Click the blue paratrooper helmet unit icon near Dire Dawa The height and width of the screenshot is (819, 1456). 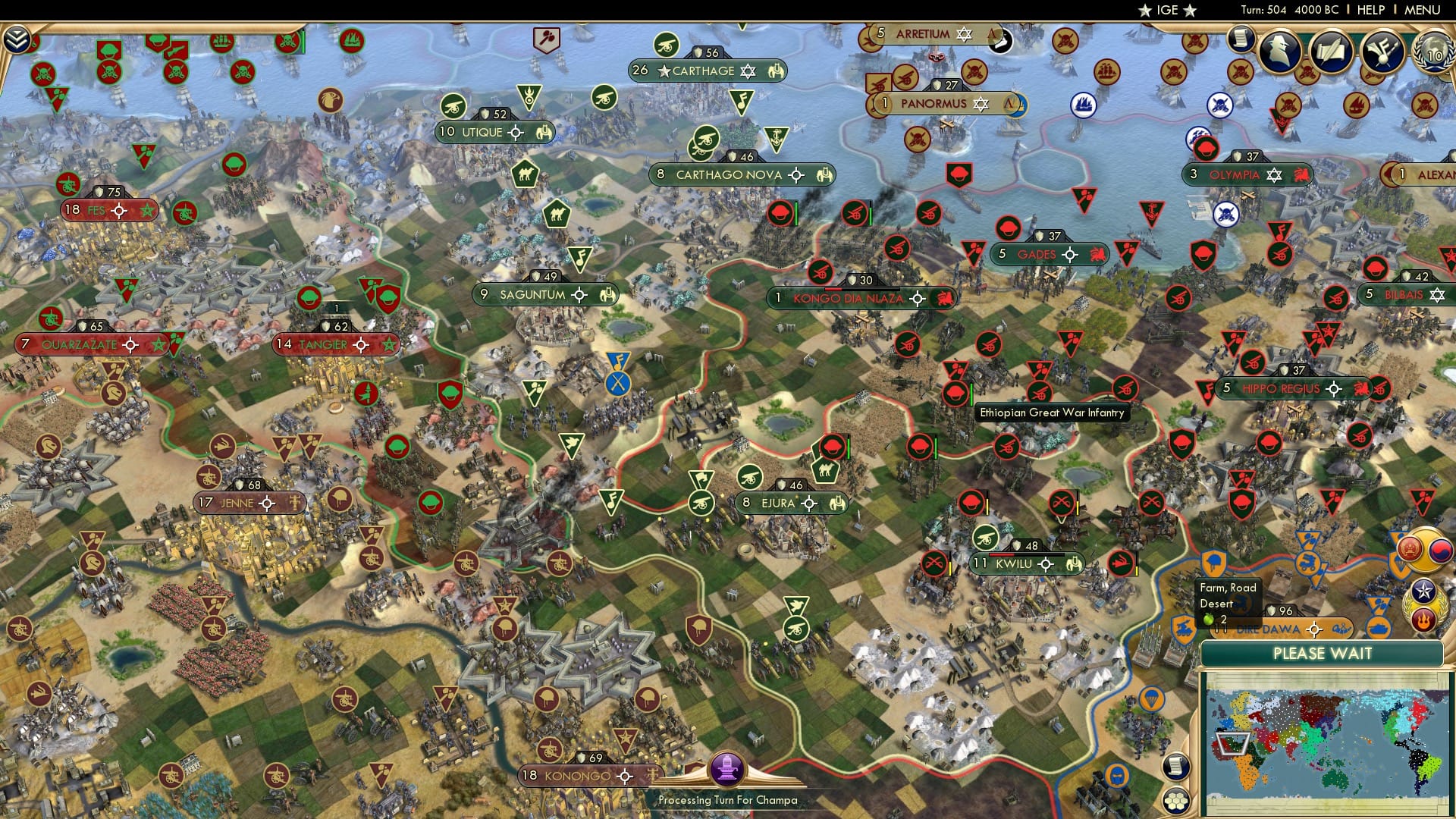(x=1213, y=562)
